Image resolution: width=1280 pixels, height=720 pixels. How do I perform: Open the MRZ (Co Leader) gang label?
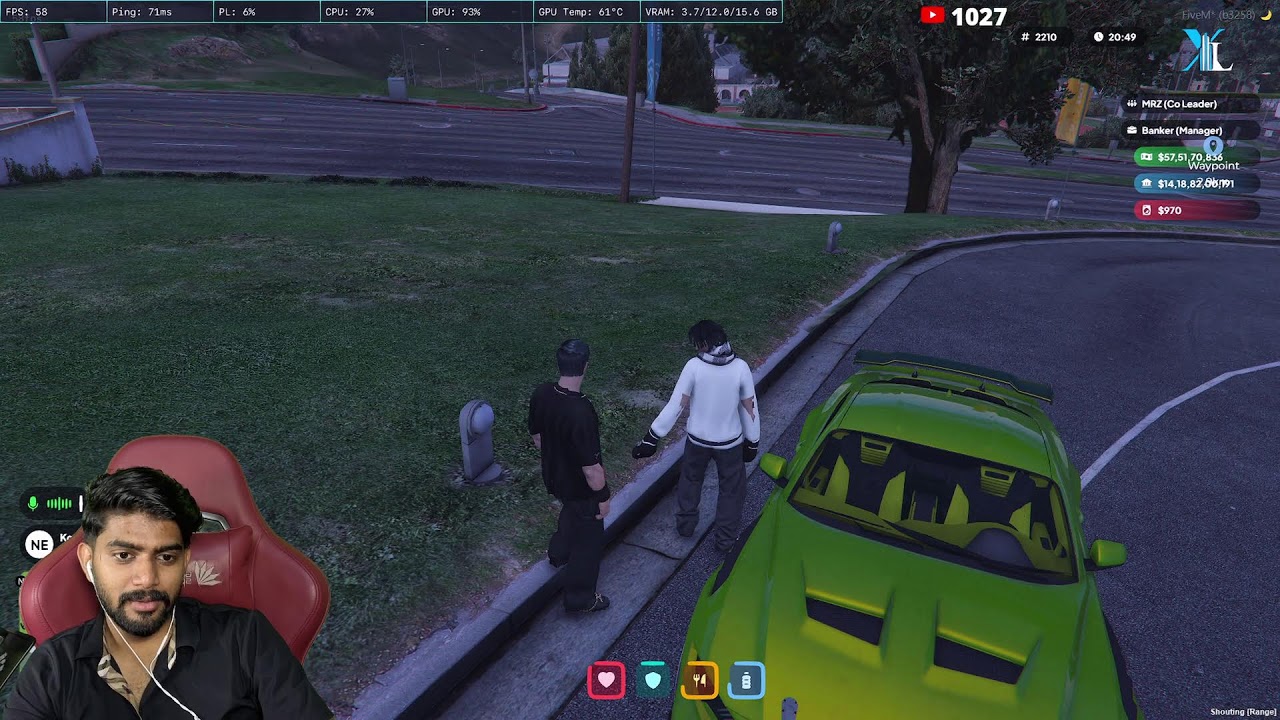tap(1178, 104)
